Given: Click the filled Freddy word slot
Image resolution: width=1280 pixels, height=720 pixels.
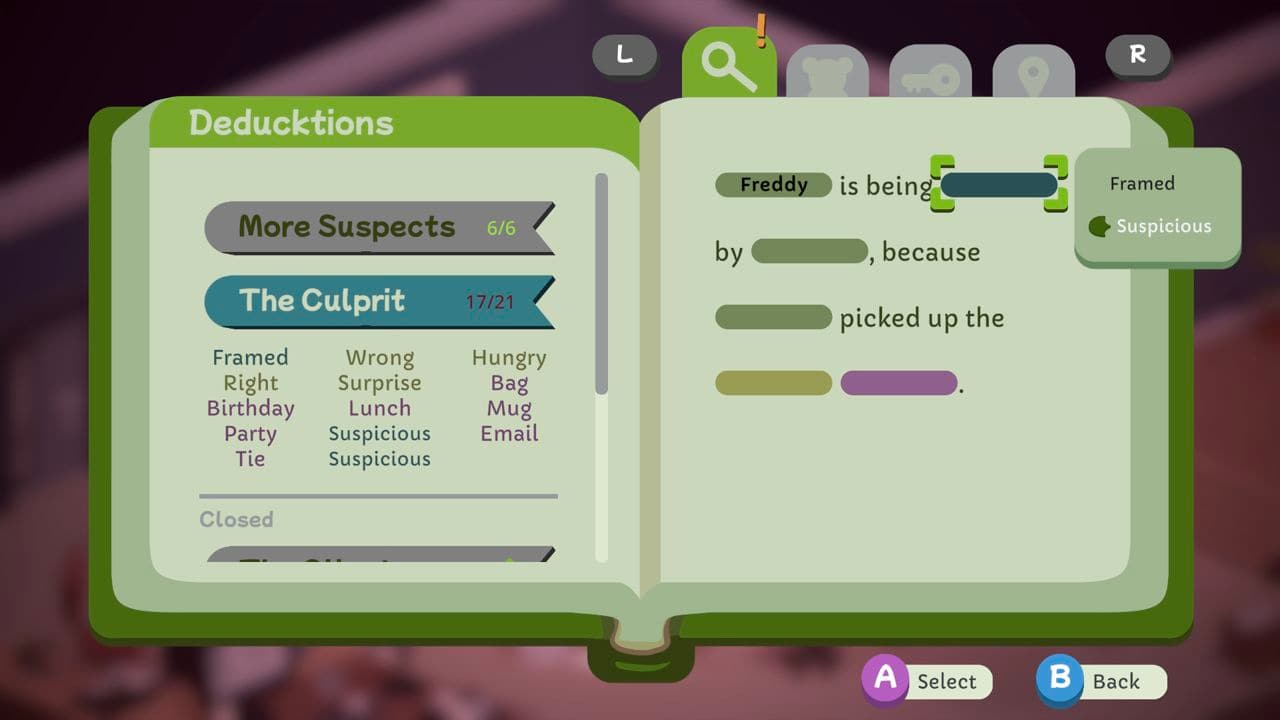Looking at the screenshot, I should coord(772,185).
